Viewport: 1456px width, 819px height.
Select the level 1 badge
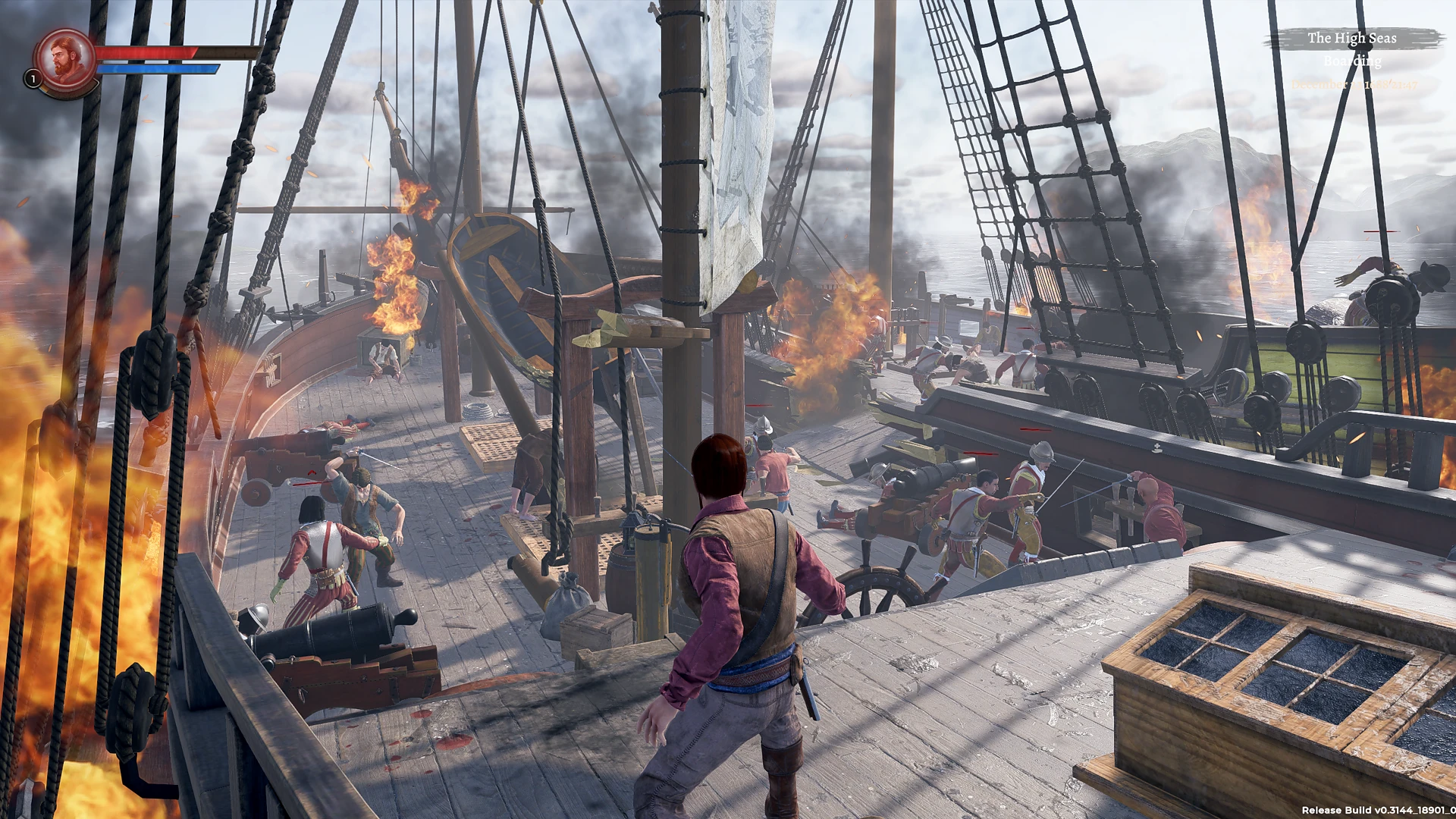pos(33,78)
